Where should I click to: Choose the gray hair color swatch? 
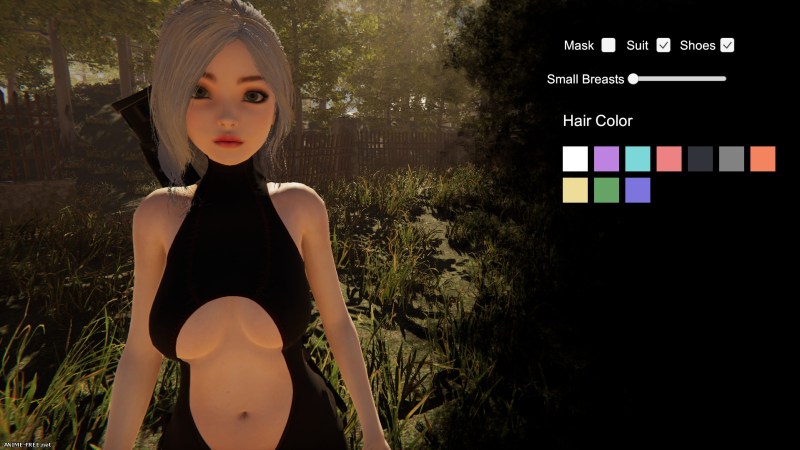(731, 159)
